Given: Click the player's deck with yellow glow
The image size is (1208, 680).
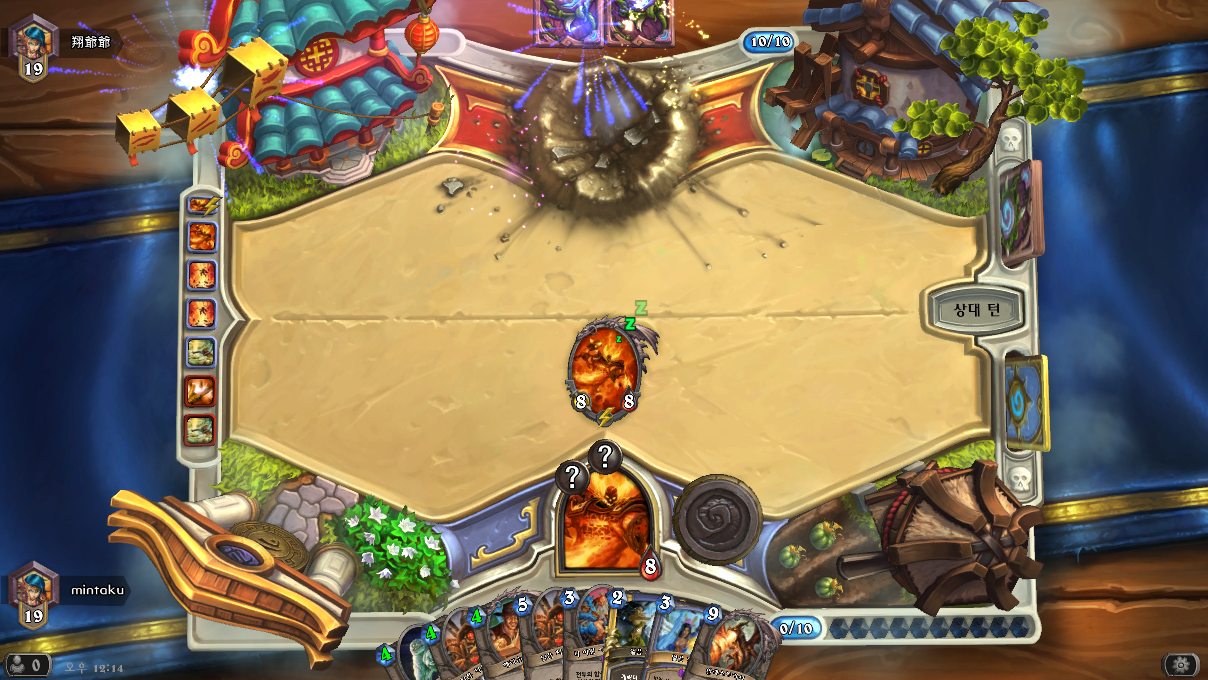Looking at the screenshot, I should 1027,402.
